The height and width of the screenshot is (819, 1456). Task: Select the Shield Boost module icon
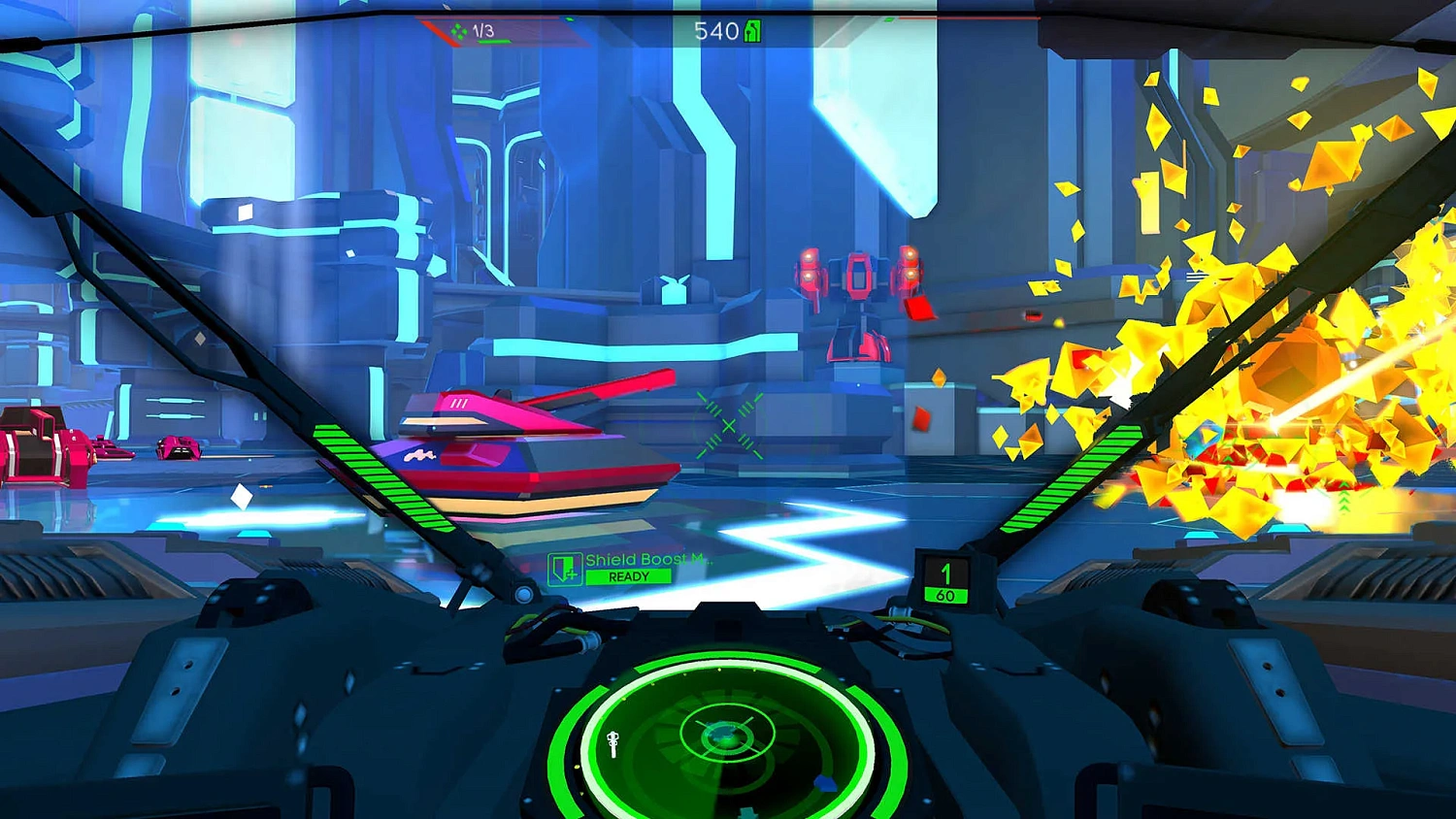564,569
